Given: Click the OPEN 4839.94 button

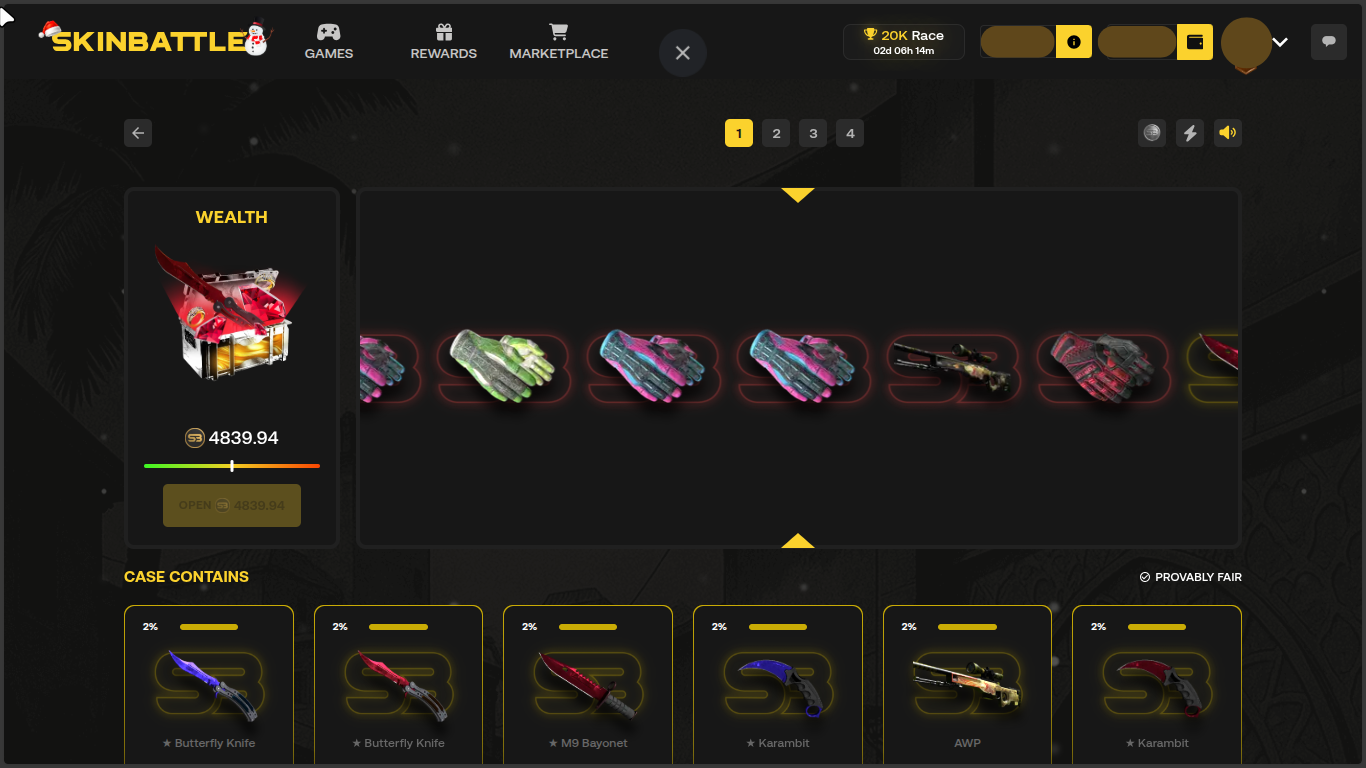Looking at the screenshot, I should (231, 505).
